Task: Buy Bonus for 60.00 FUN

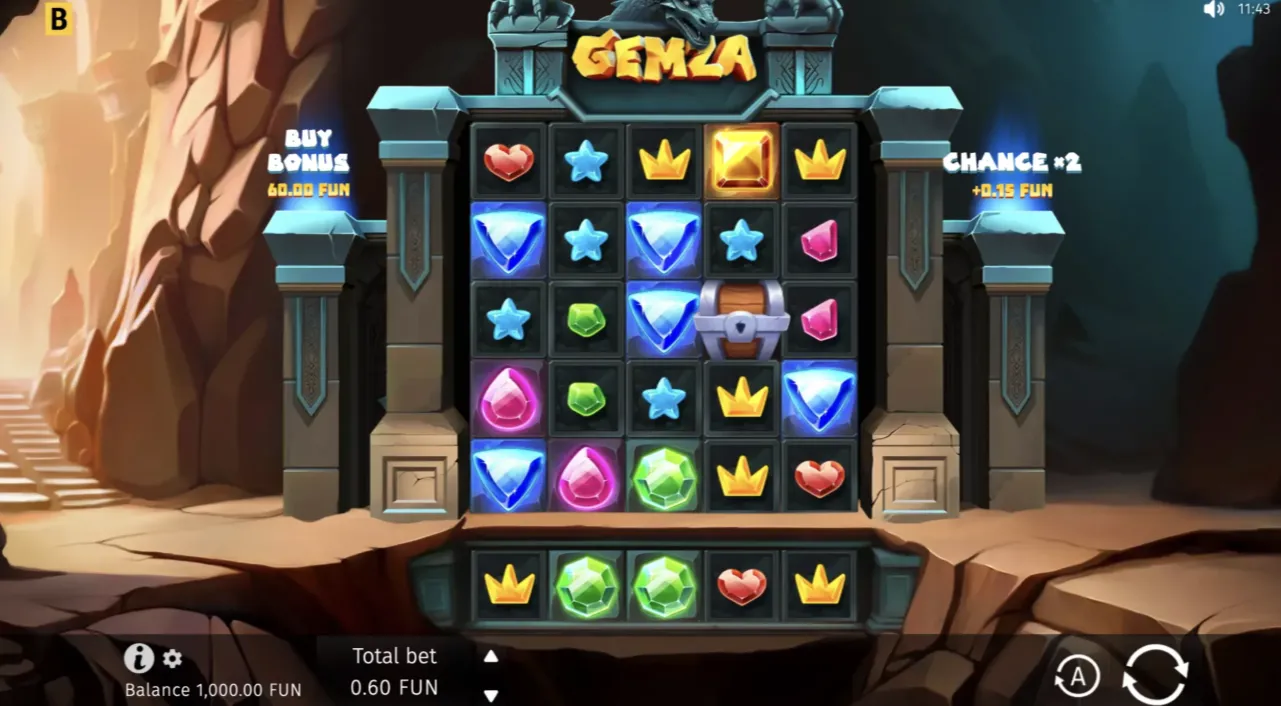Action: (x=308, y=163)
